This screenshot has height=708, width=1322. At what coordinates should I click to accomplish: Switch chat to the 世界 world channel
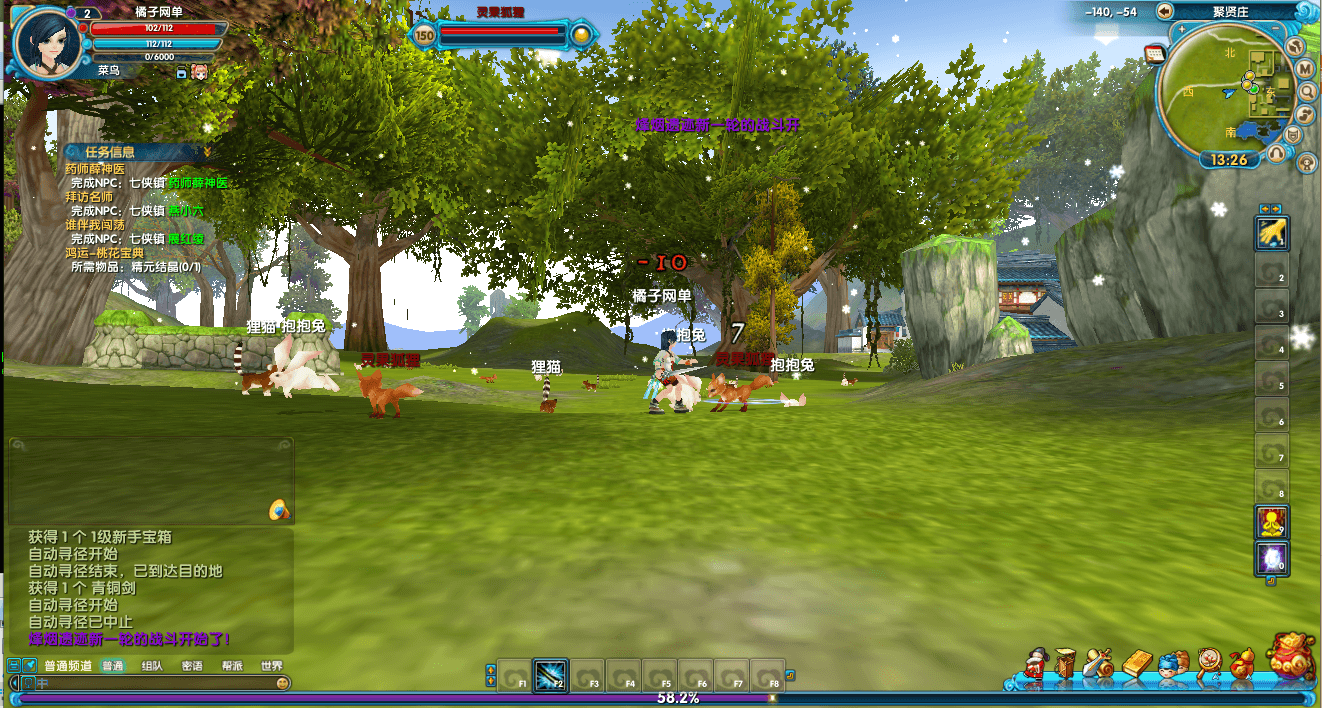271,666
